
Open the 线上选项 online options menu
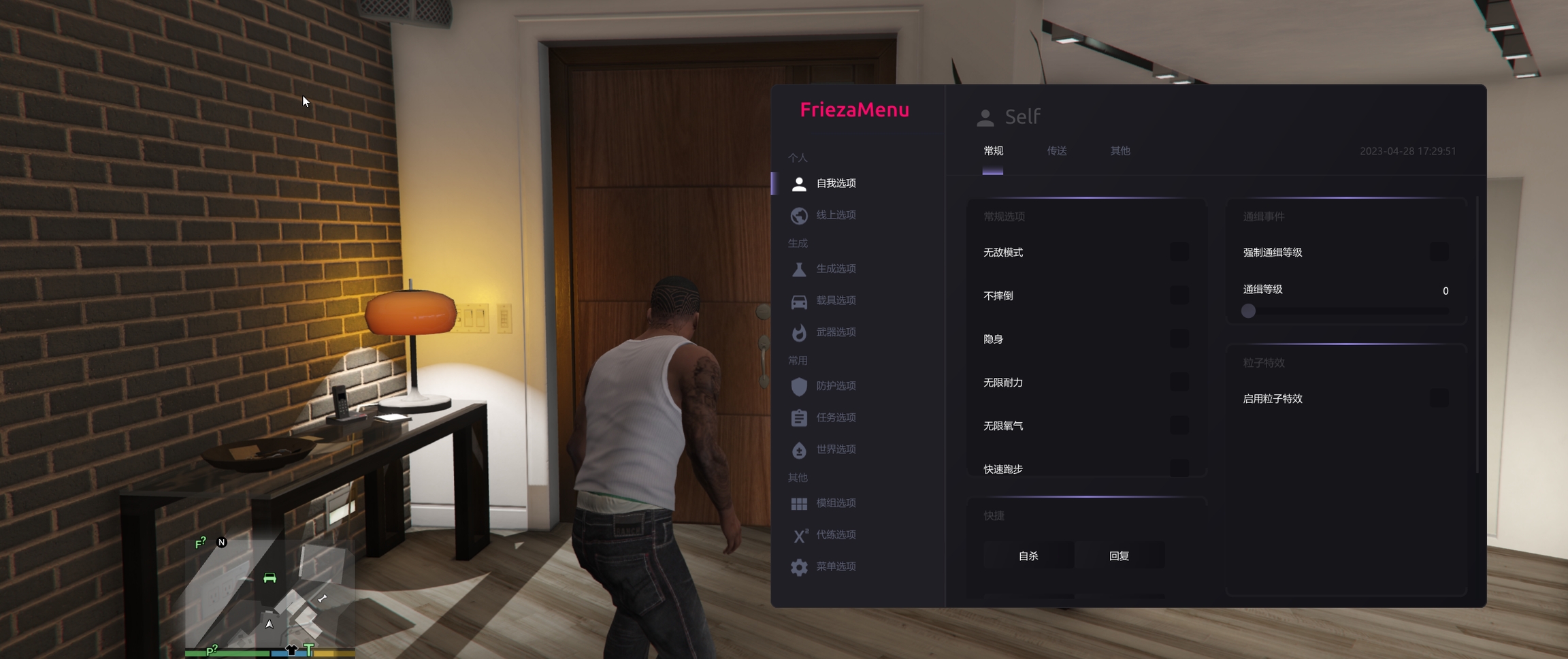point(835,215)
